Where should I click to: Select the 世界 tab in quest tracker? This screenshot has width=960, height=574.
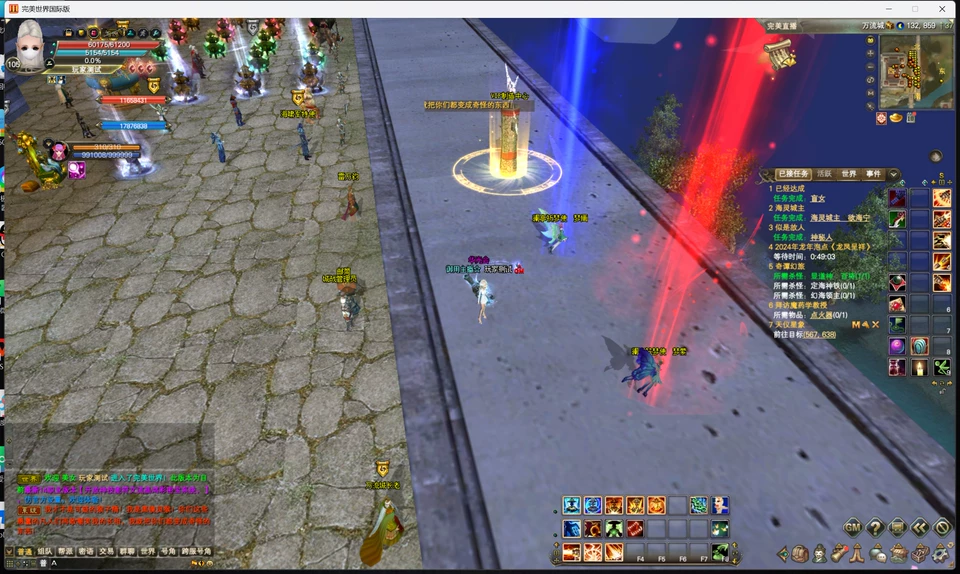tap(848, 174)
